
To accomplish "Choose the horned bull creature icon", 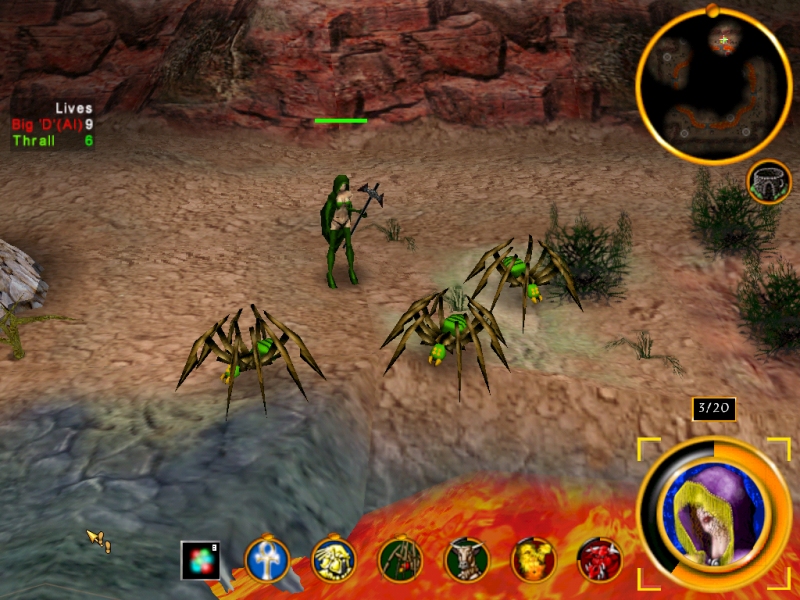I will 466,560.
